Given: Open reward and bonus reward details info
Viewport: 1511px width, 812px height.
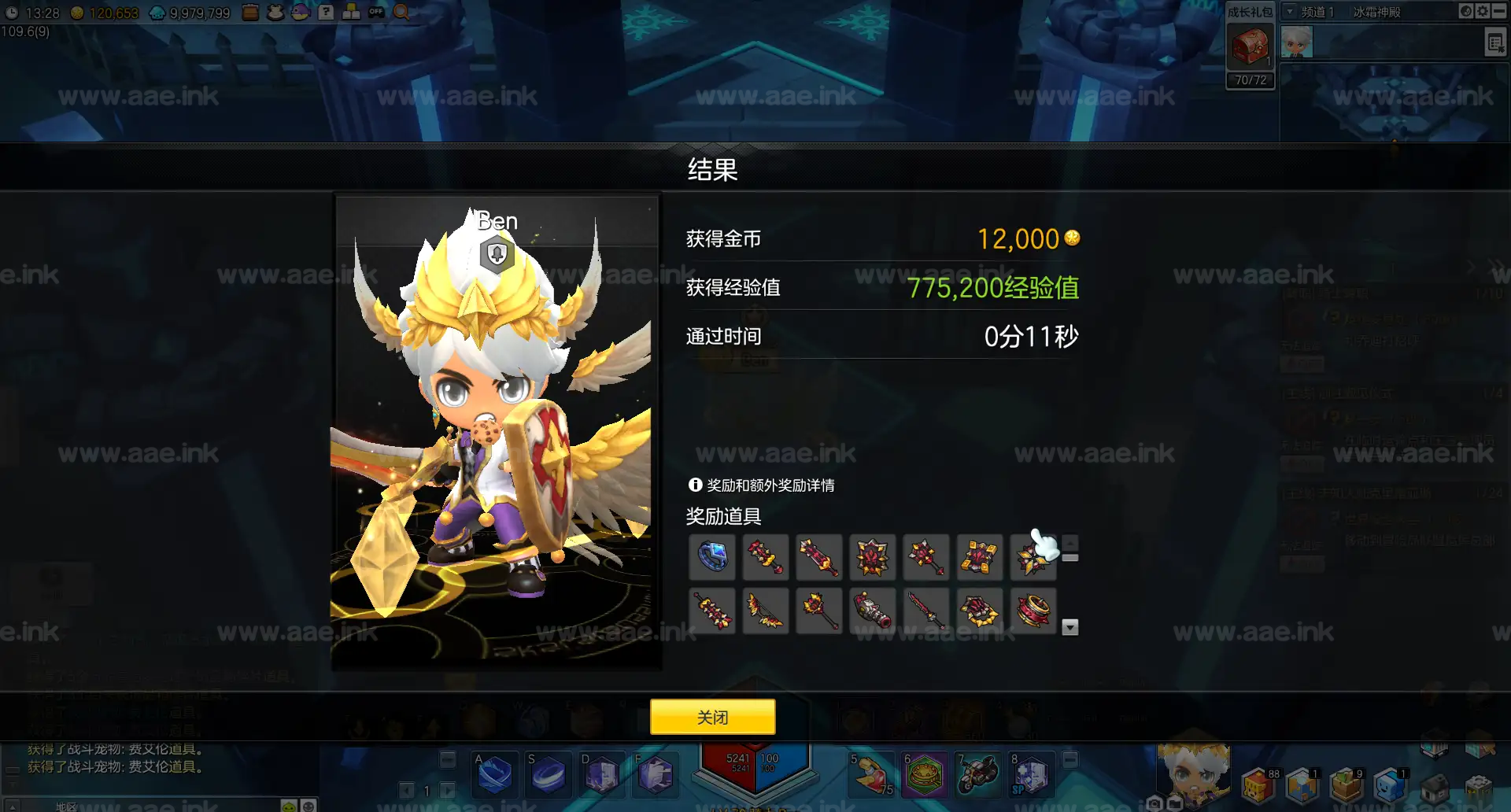Looking at the screenshot, I should [695, 485].
